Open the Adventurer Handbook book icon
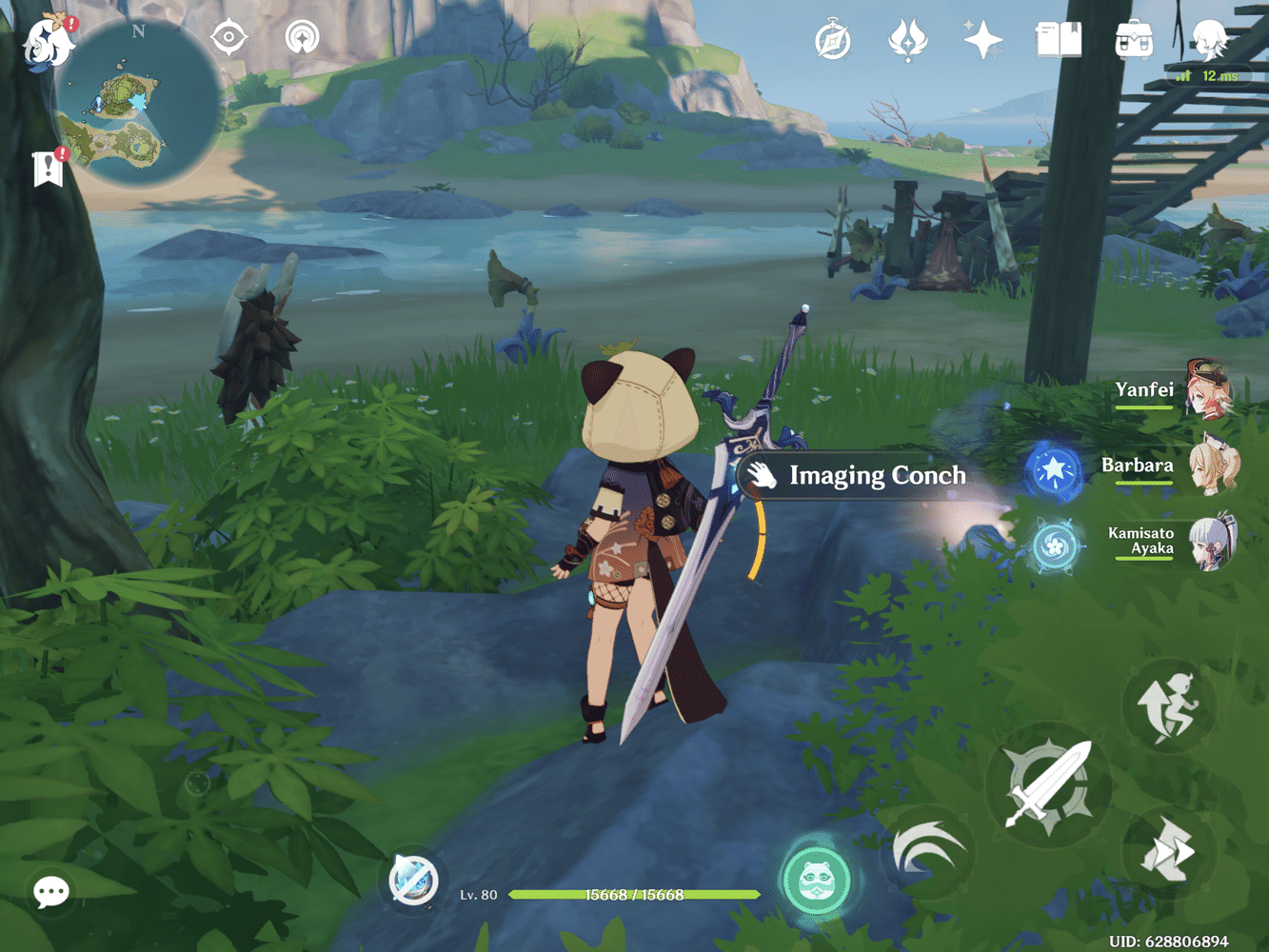Screen dimensions: 1269x952 [x=1060, y=40]
